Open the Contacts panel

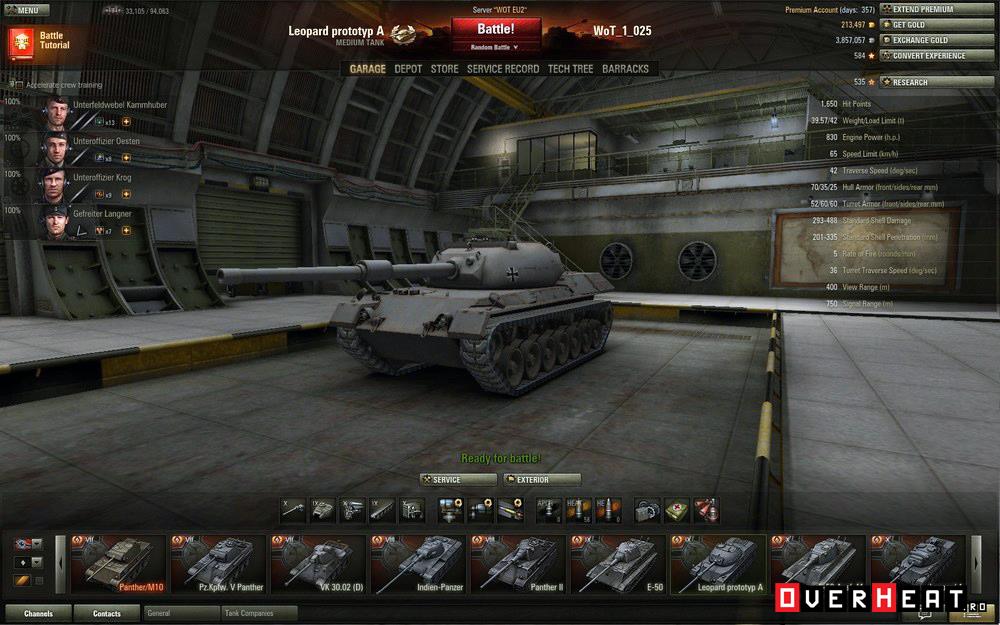[106, 613]
